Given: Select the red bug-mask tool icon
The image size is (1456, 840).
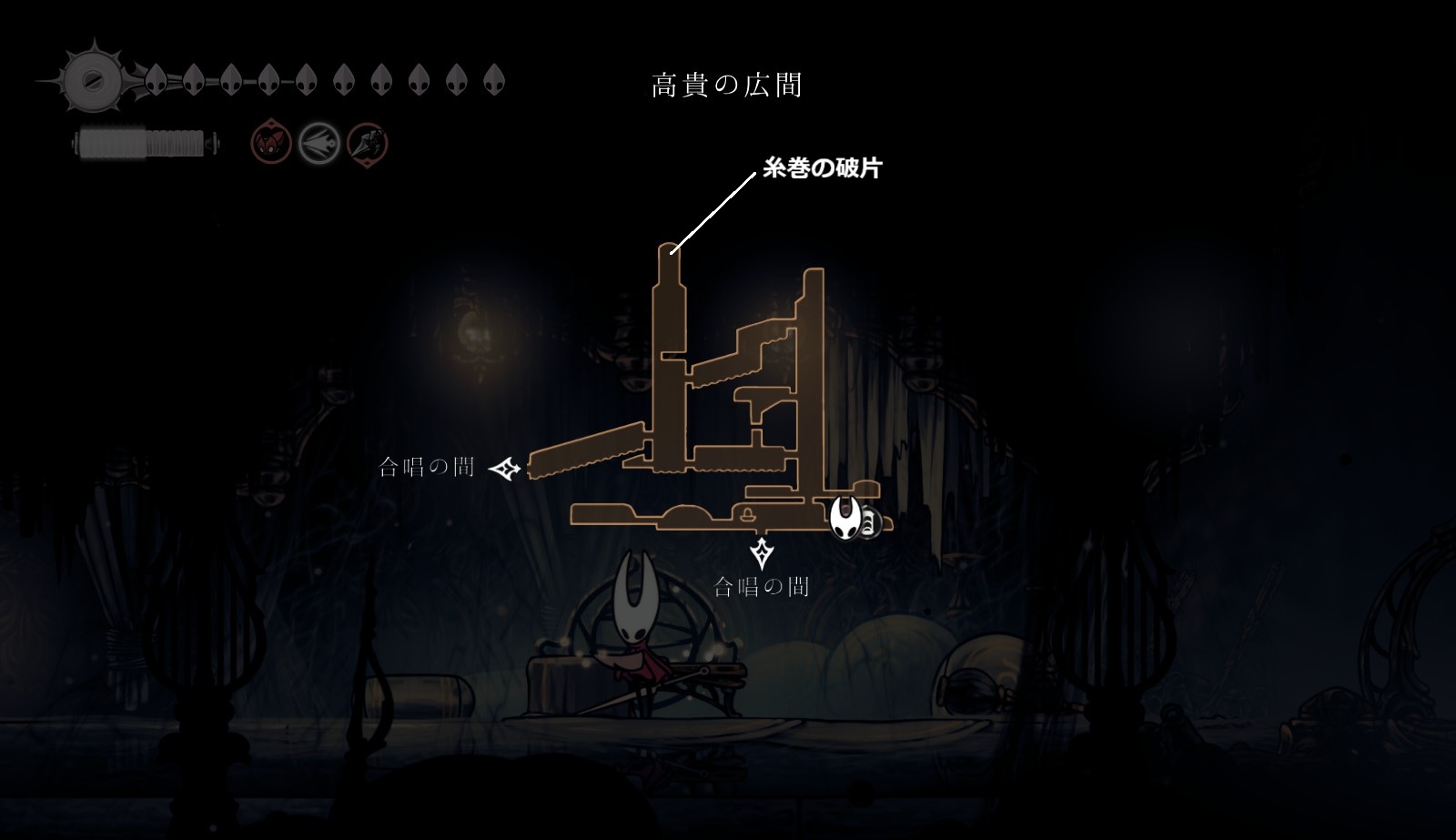Looking at the screenshot, I should click(x=271, y=143).
